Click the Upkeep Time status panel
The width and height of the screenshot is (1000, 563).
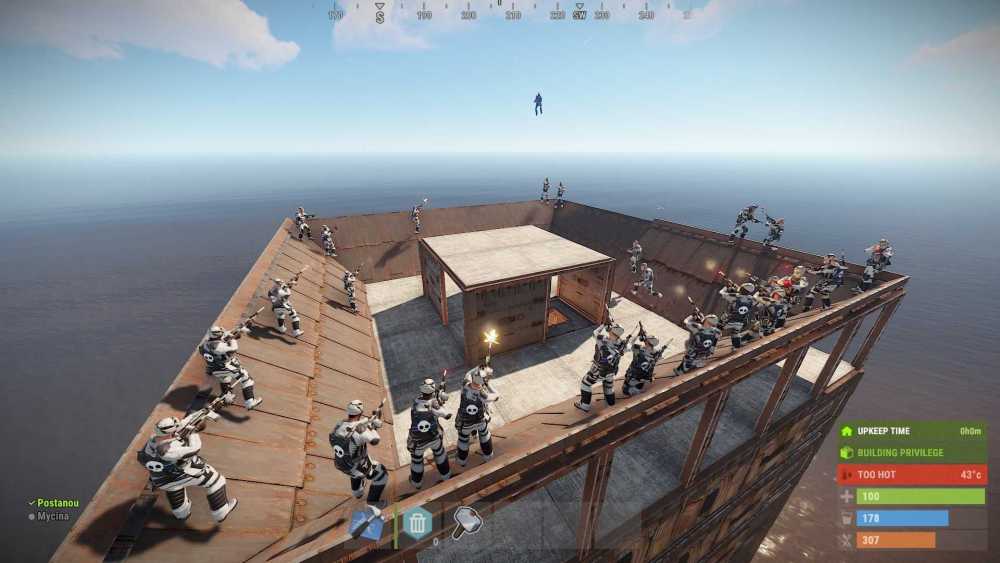(911, 431)
